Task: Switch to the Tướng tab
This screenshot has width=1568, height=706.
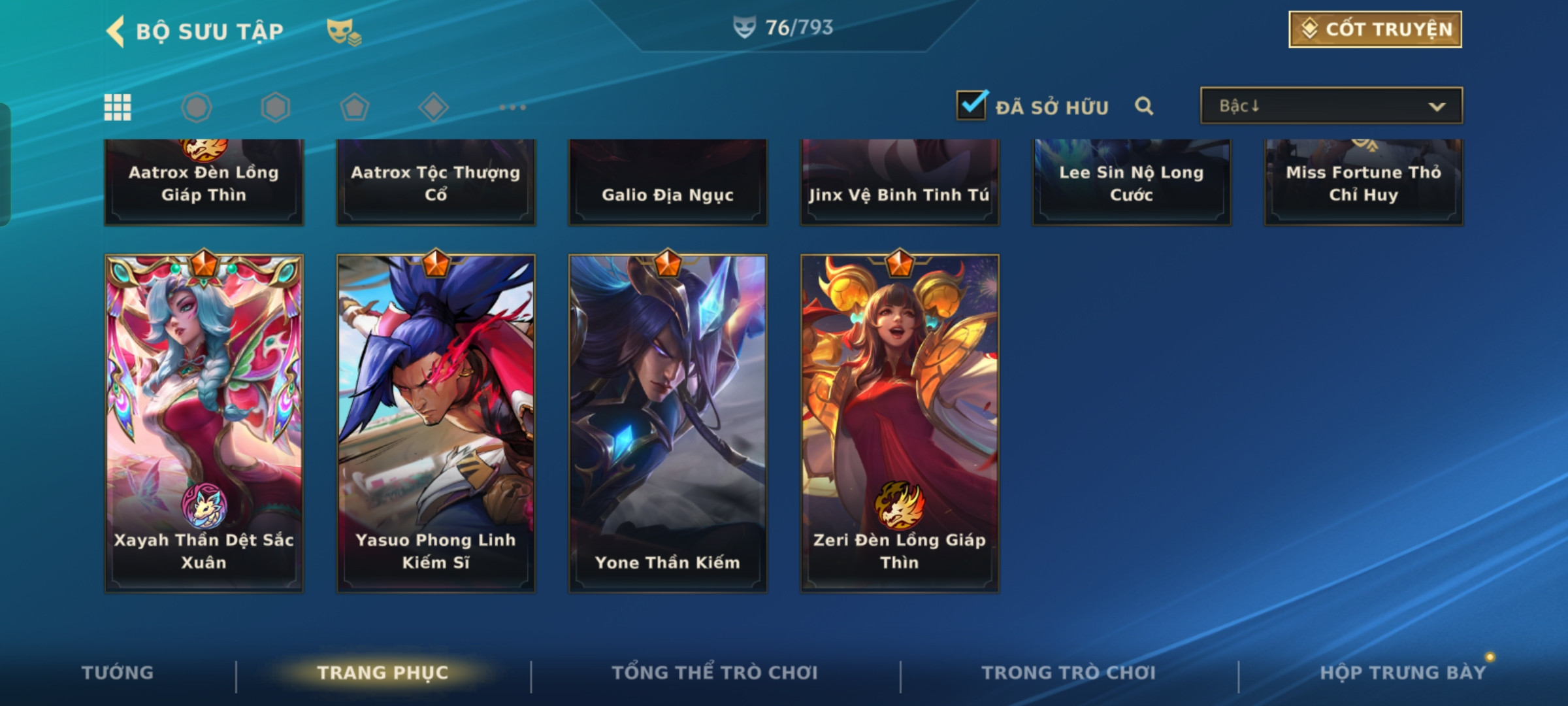Action: click(118, 673)
